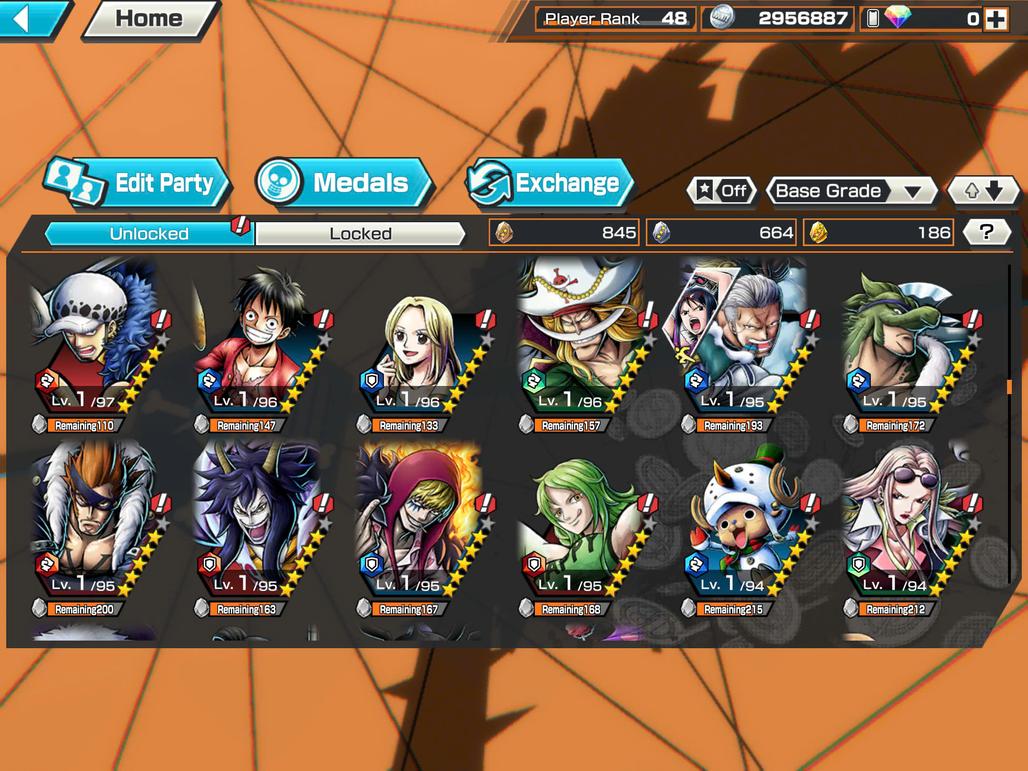Image resolution: width=1028 pixels, height=771 pixels.
Task: Add more rainbow diamonds with plus button
Action: click(x=995, y=18)
